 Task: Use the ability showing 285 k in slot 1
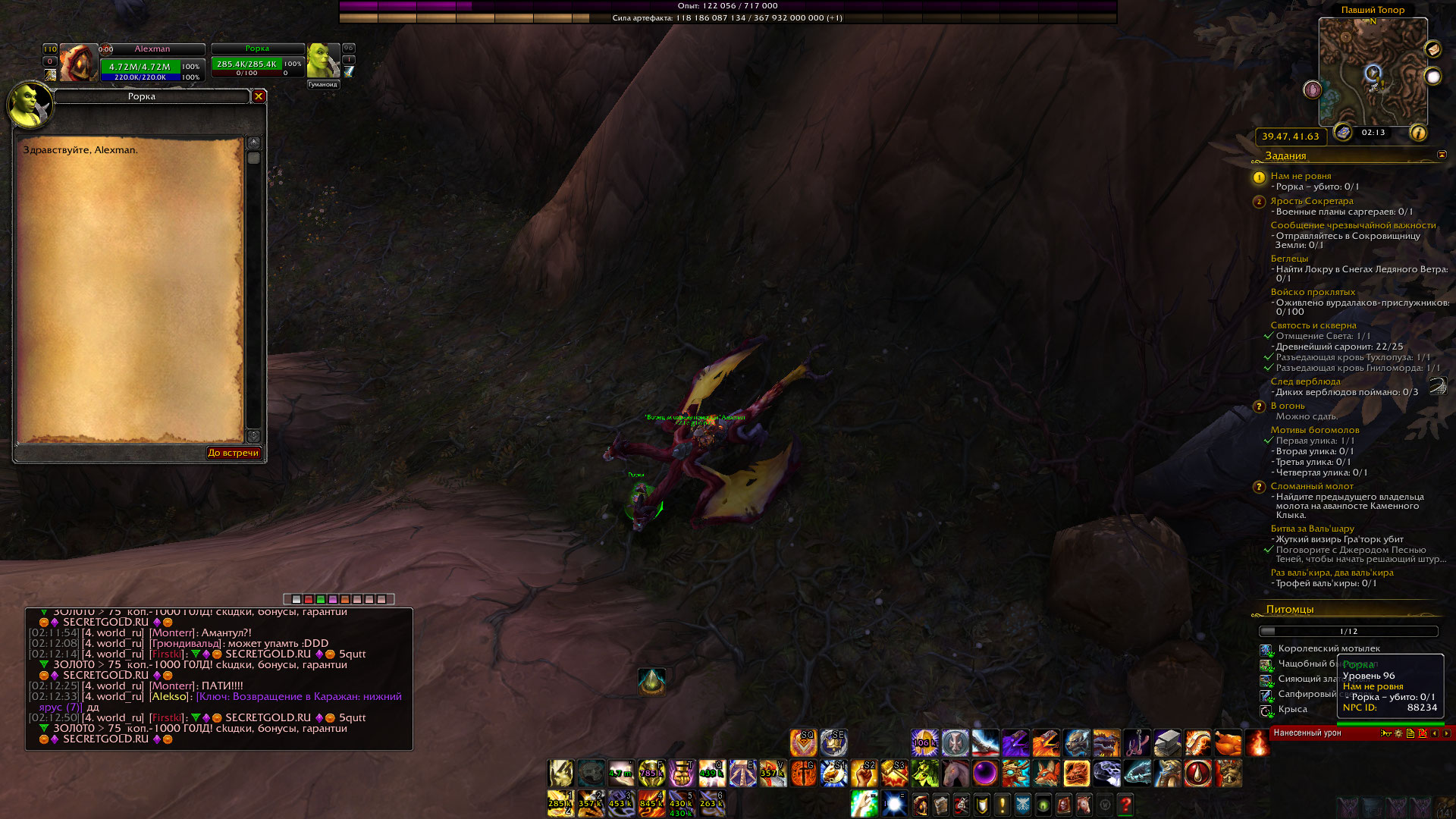click(x=560, y=804)
